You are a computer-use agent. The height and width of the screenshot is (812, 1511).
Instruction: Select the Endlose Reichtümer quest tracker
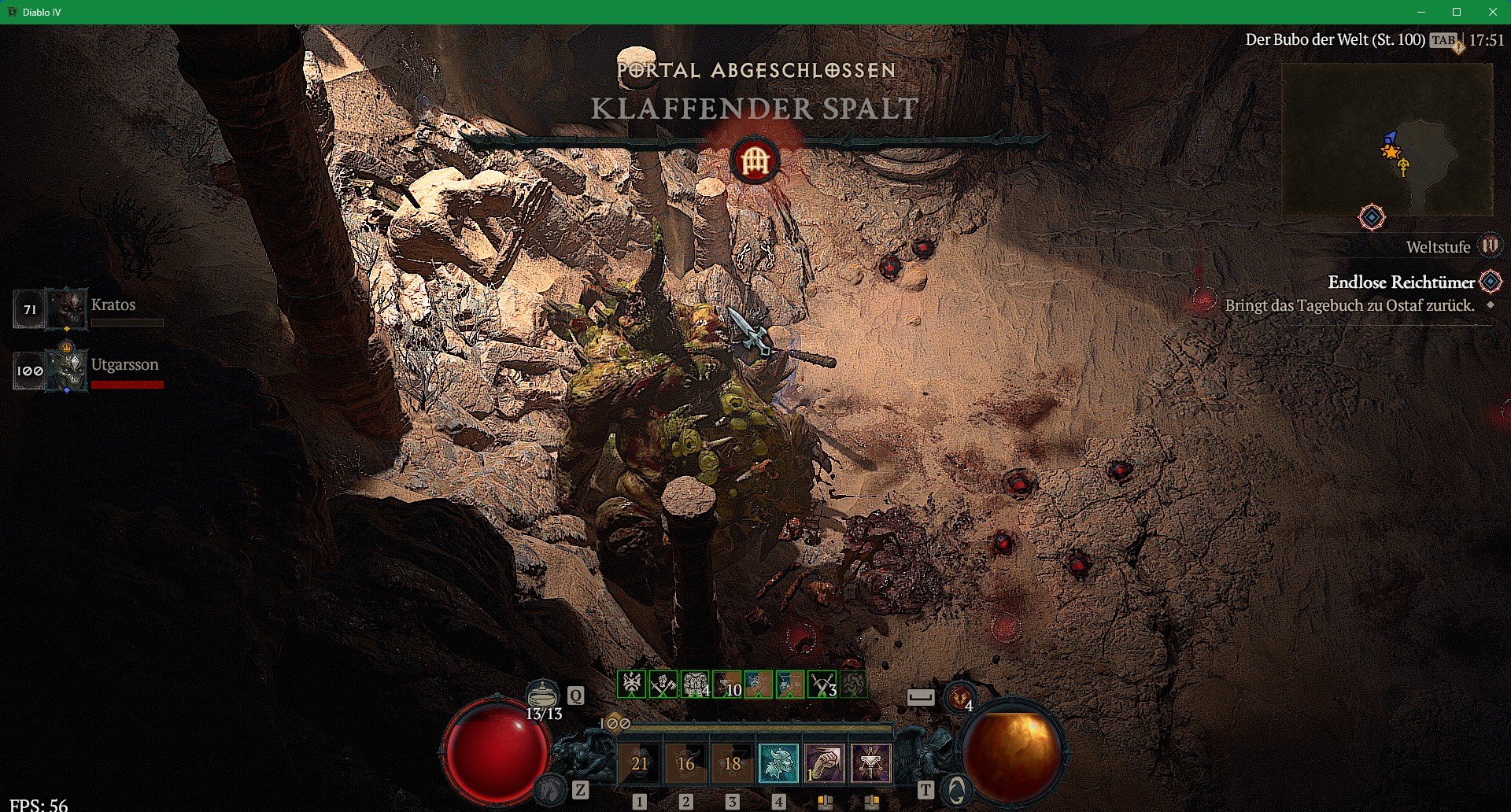(x=1401, y=282)
